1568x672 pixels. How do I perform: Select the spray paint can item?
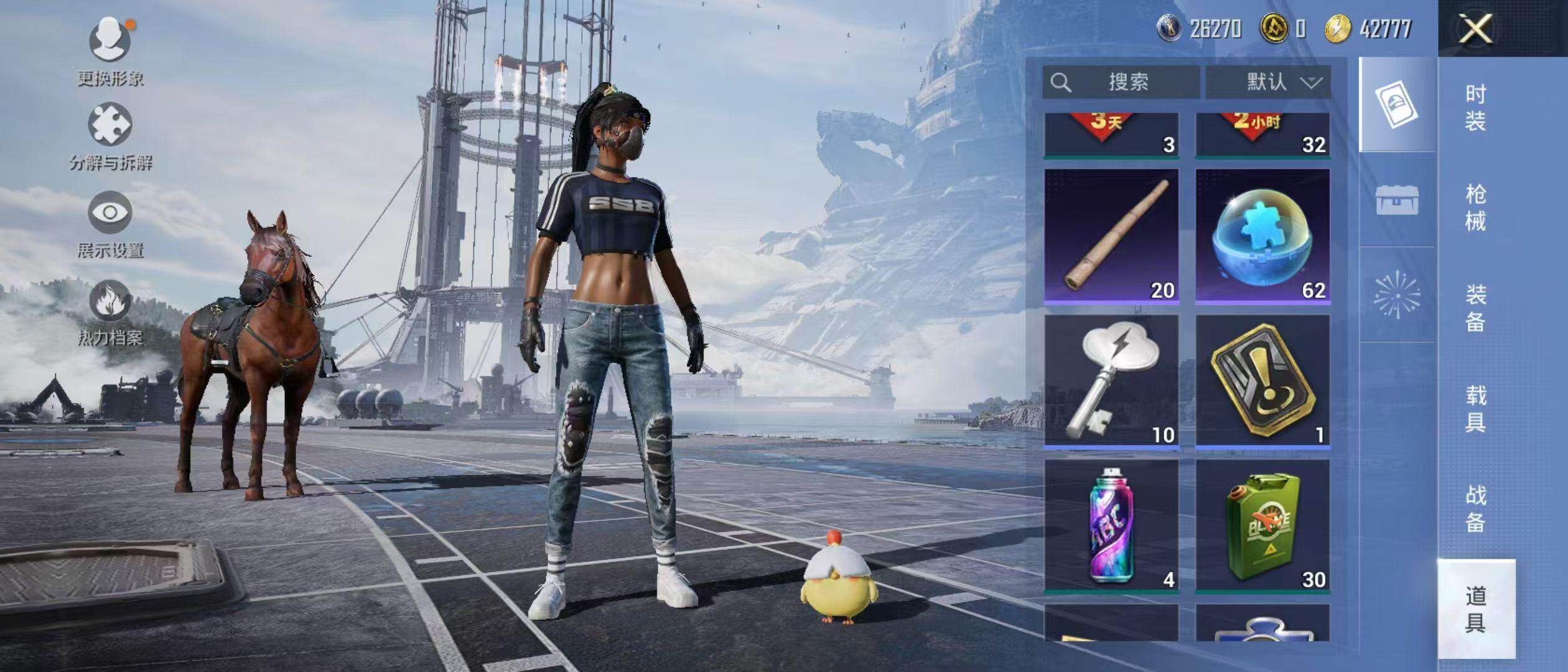click(1111, 526)
